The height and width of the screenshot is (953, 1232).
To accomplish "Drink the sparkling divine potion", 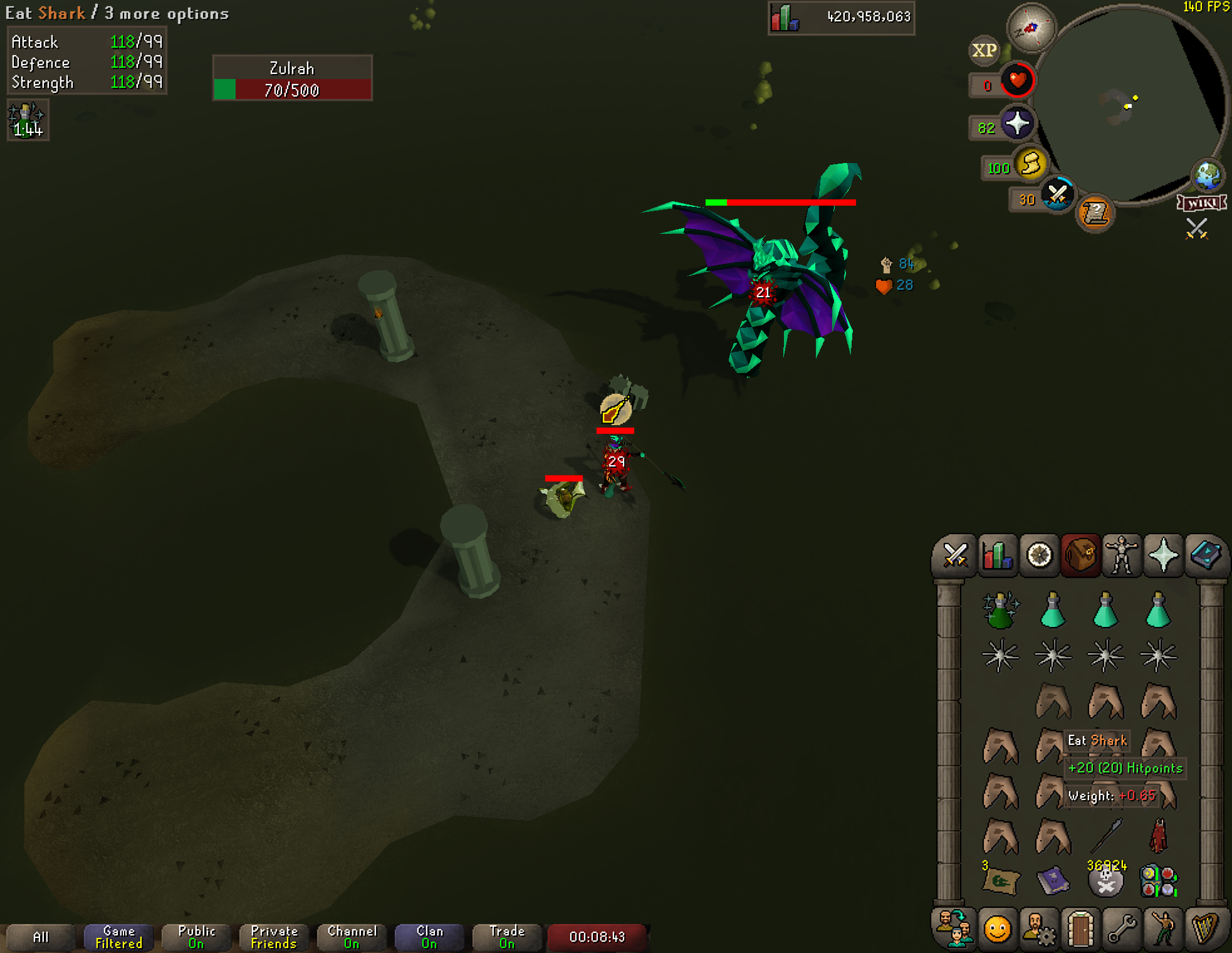I will click(x=1000, y=611).
